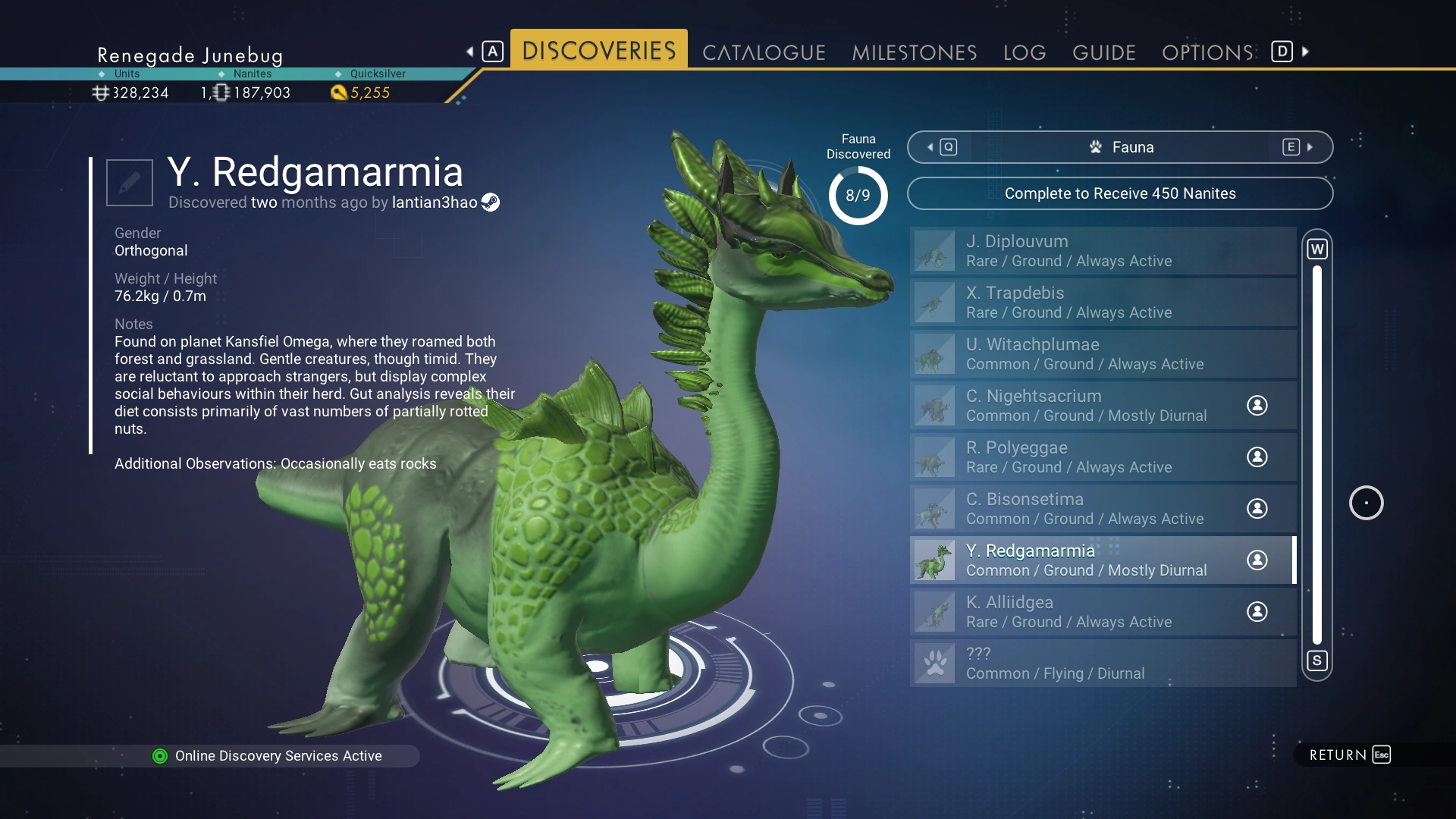Choose the undiscovered ??? flying creature row

pyautogui.click(x=1103, y=664)
